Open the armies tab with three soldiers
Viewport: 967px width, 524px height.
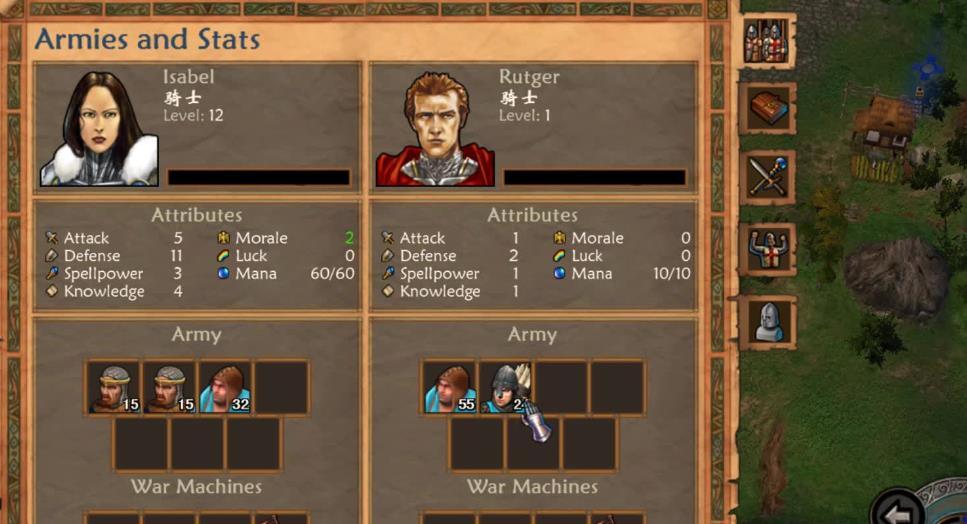(x=768, y=42)
